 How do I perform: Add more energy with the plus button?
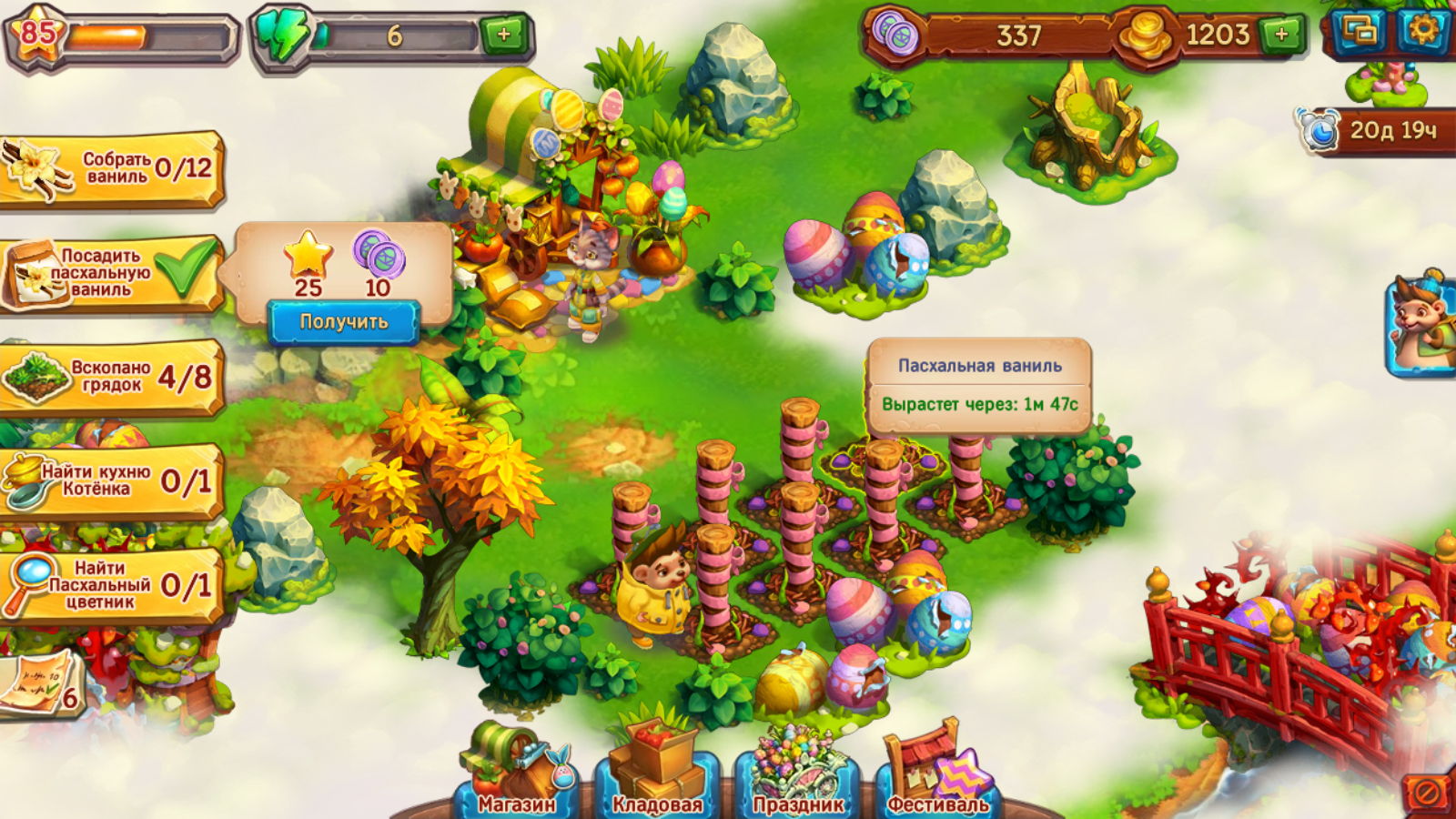503,35
